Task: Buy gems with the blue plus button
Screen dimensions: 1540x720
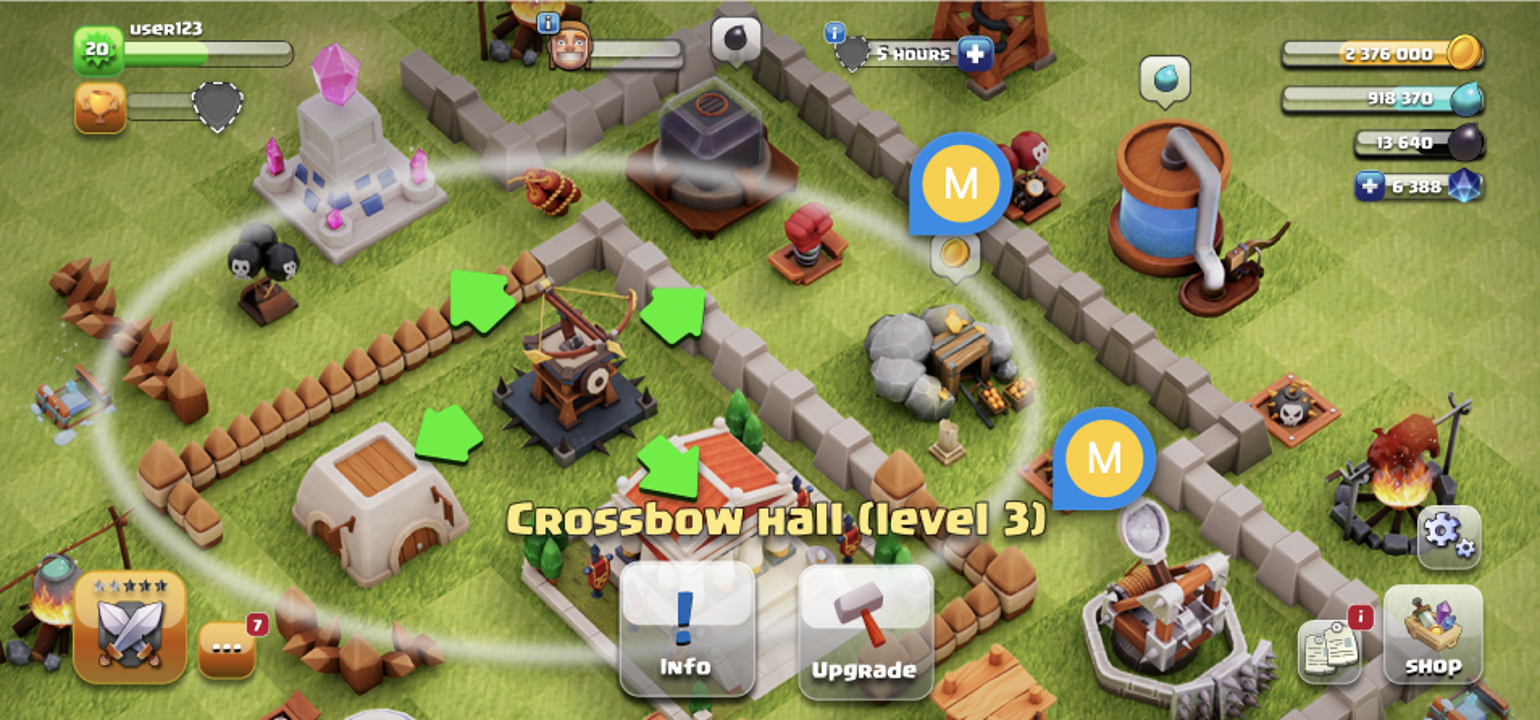Action: [x=1369, y=186]
